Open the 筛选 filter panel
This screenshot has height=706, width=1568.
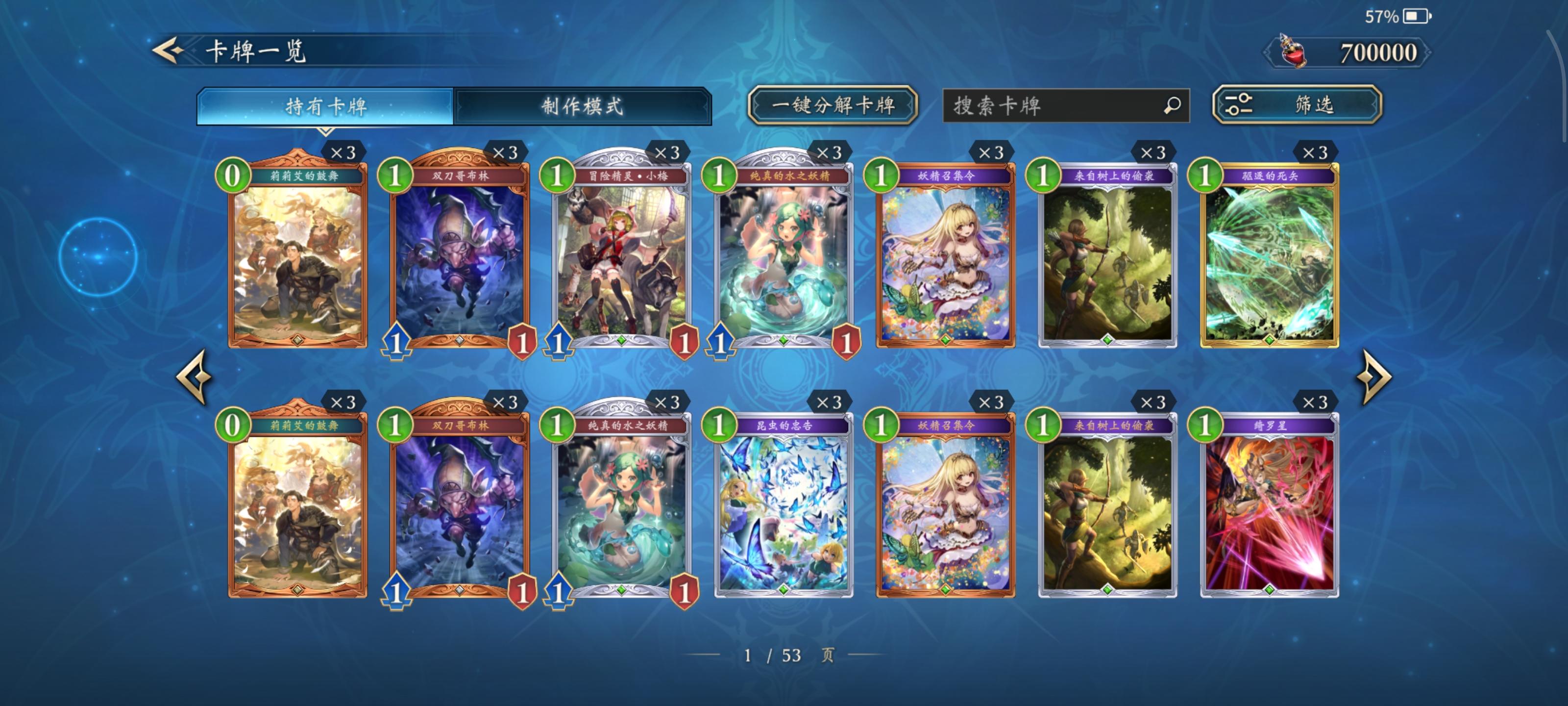1299,105
